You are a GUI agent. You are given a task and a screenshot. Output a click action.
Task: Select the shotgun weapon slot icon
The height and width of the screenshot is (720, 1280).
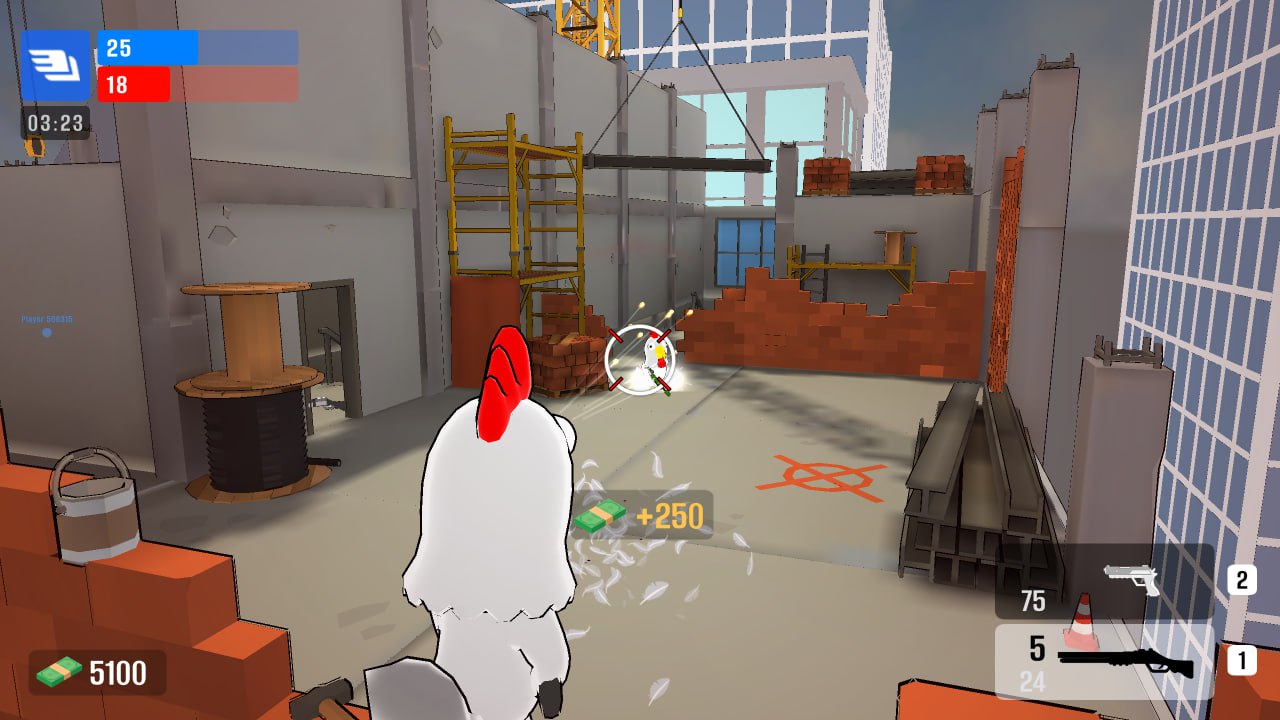tap(1125, 660)
